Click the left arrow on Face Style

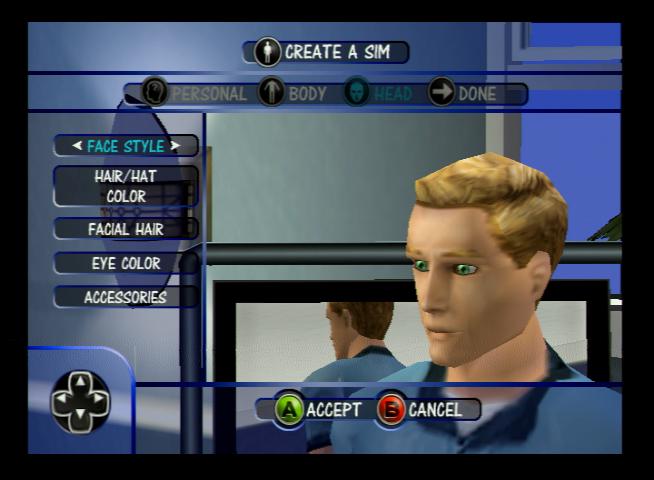77,146
